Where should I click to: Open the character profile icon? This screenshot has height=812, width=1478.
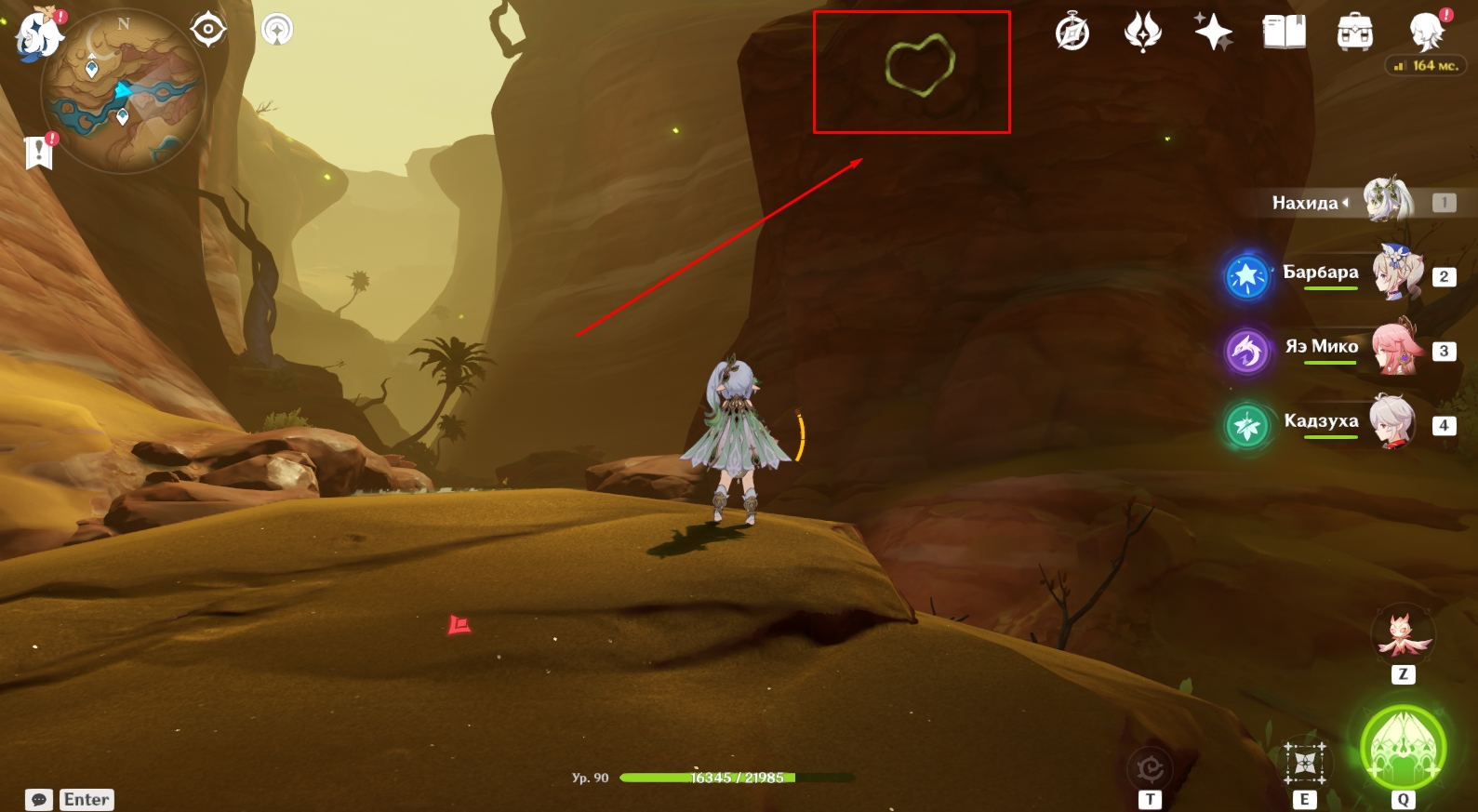(1426, 33)
